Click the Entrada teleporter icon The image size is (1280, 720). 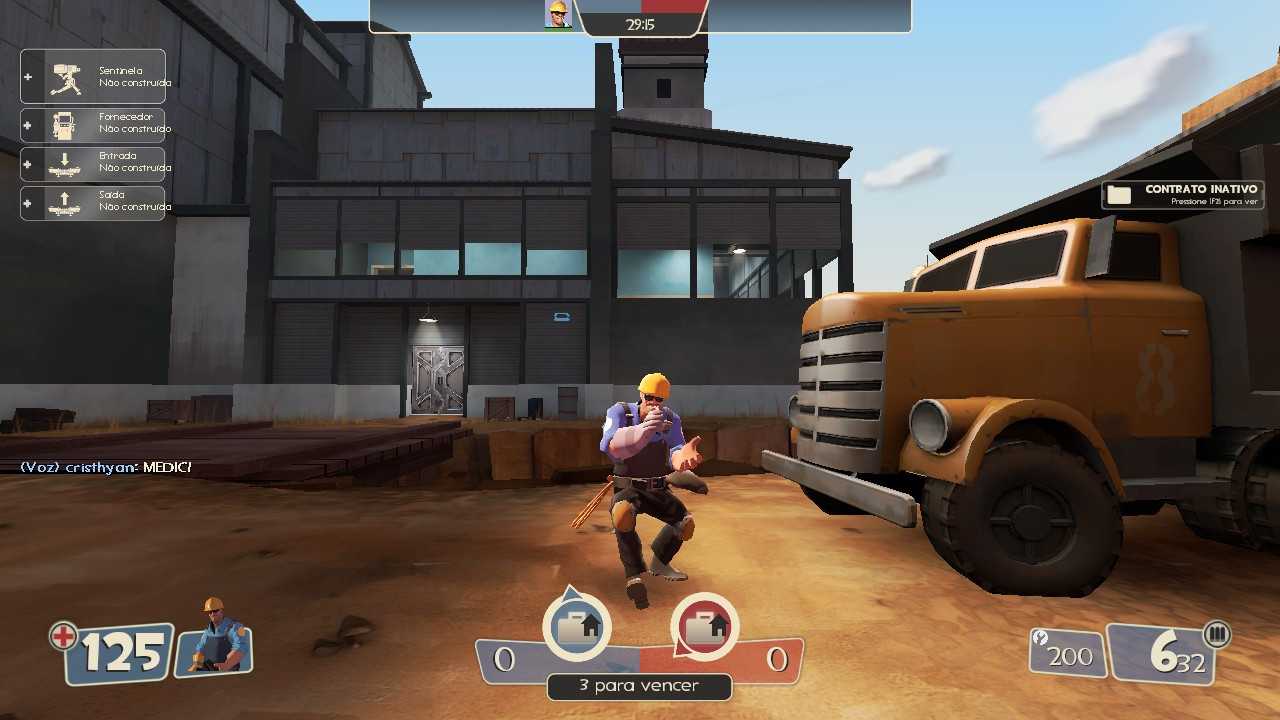click(x=65, y=163)
